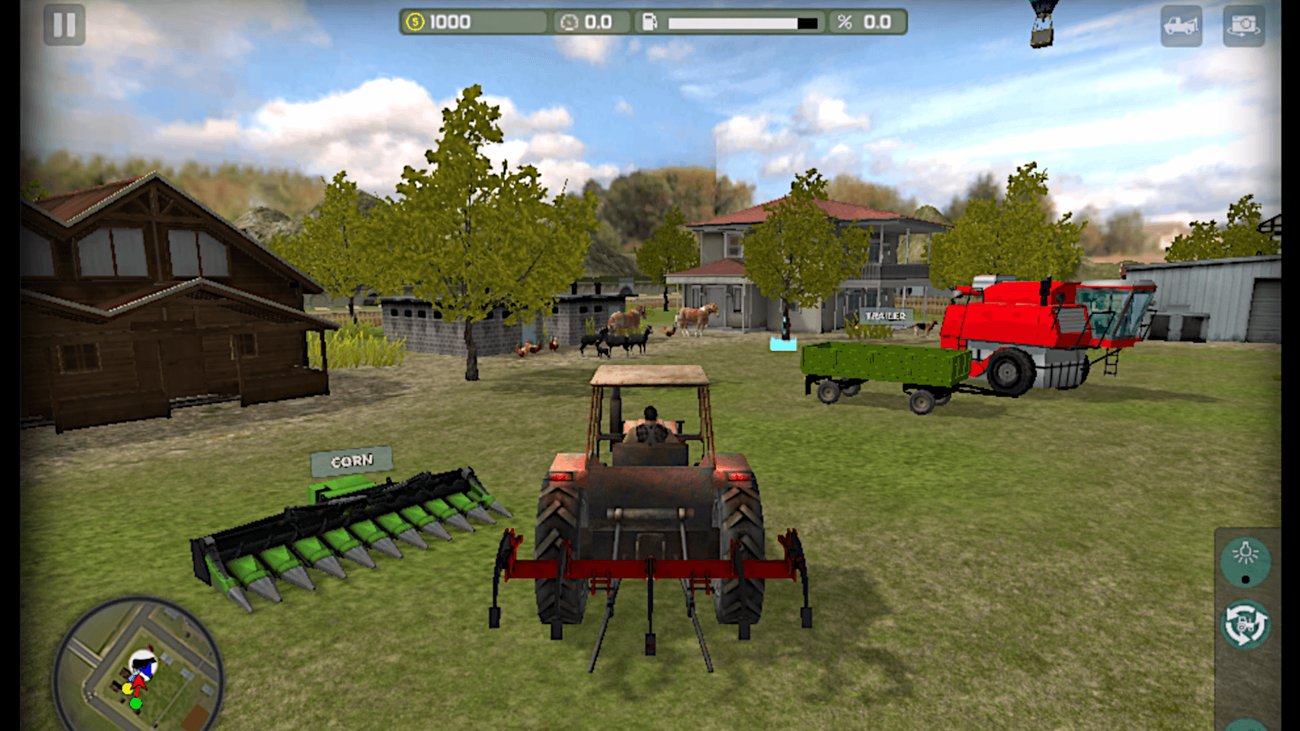Click the coin icon on the money counter

[414, 20]
